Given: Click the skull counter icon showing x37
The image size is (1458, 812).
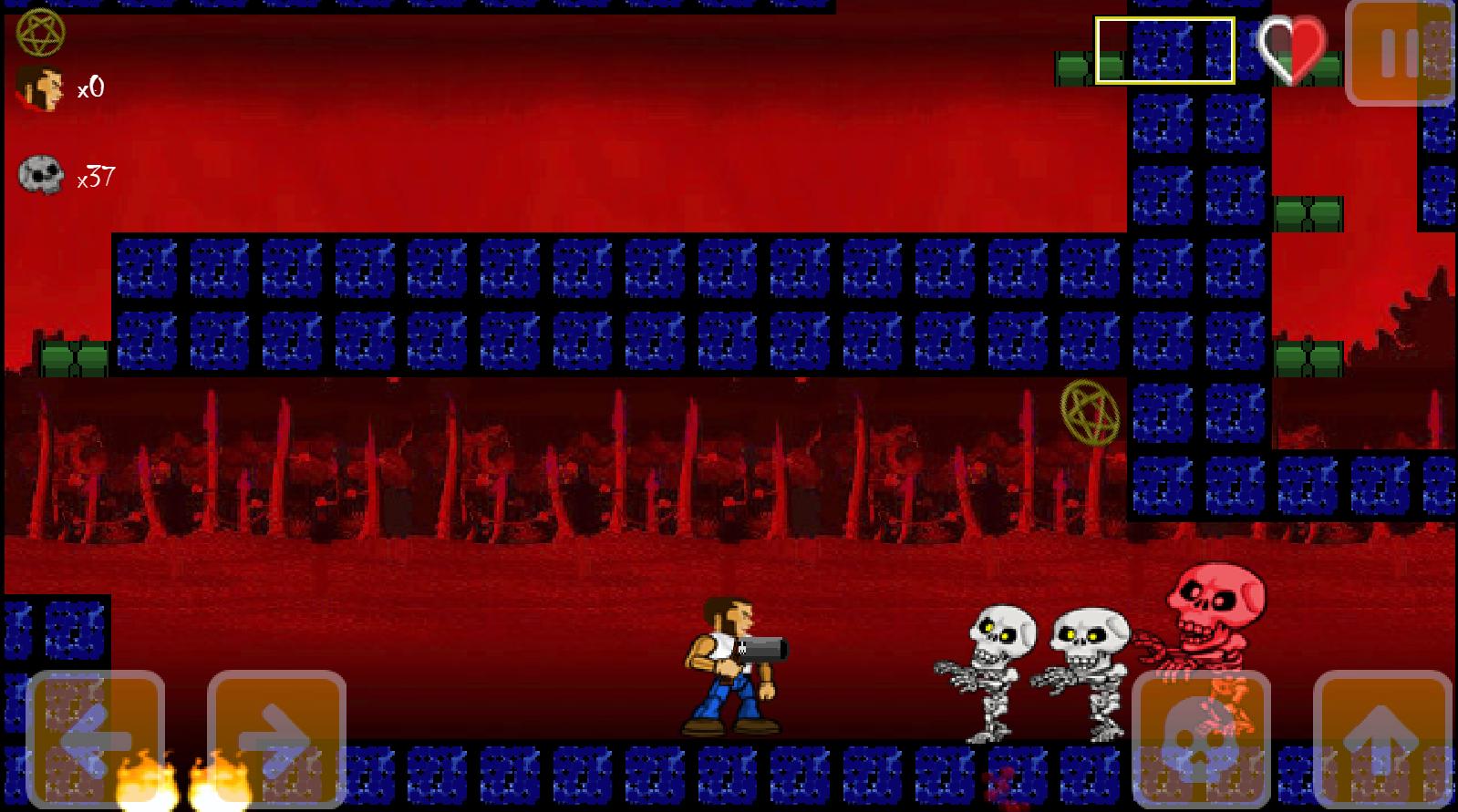Looking at the screenshot, I should pyautogui.click(x=40, y=173).
